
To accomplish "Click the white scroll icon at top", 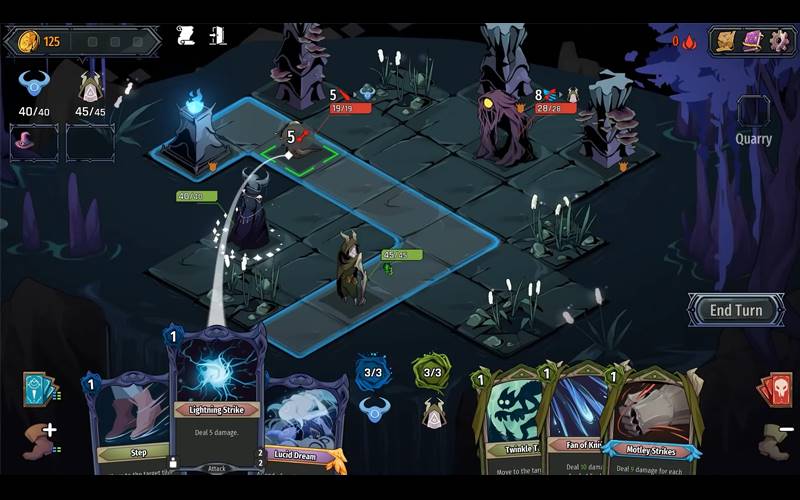I will pyautogui.click(x=185, y=38).
